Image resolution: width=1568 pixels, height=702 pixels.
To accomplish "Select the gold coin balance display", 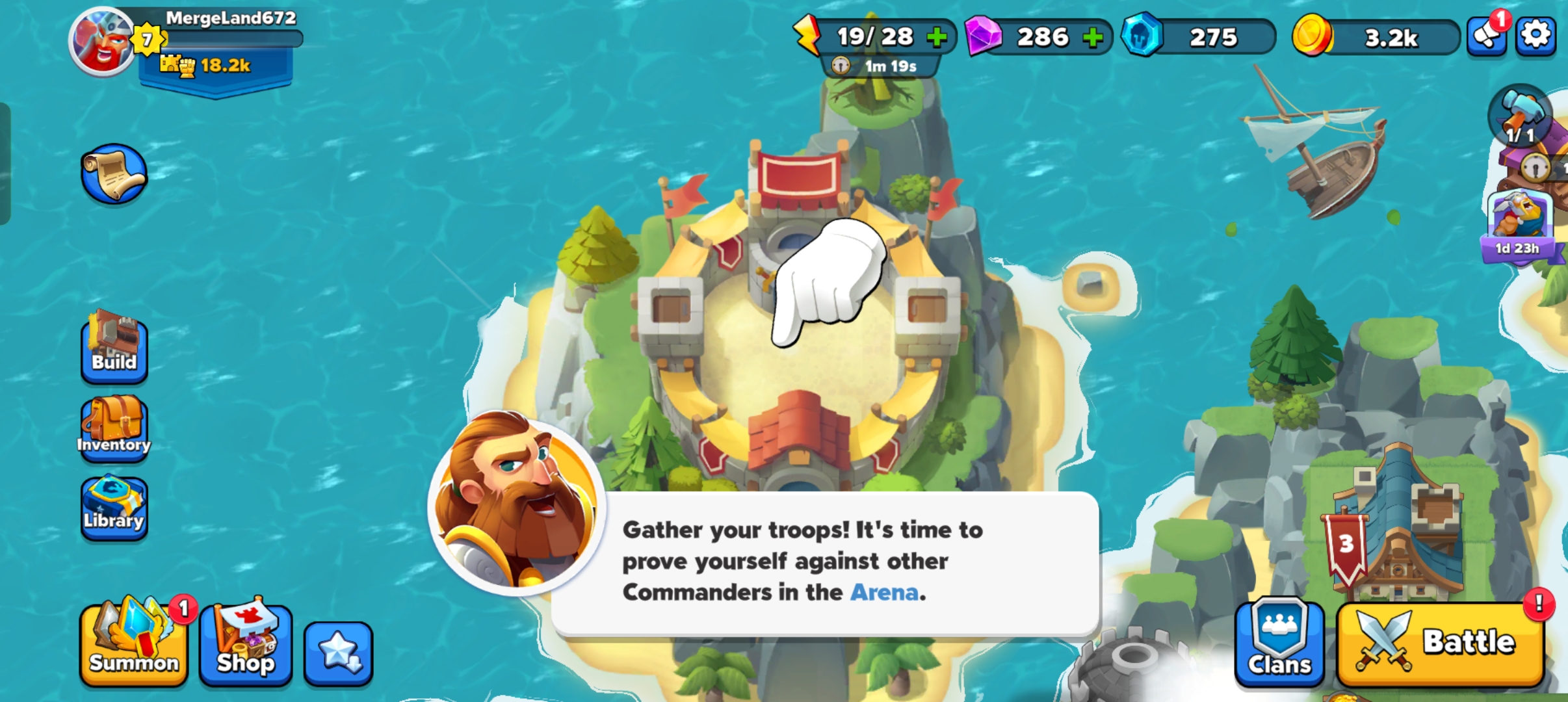I will tap(1375, 38).
